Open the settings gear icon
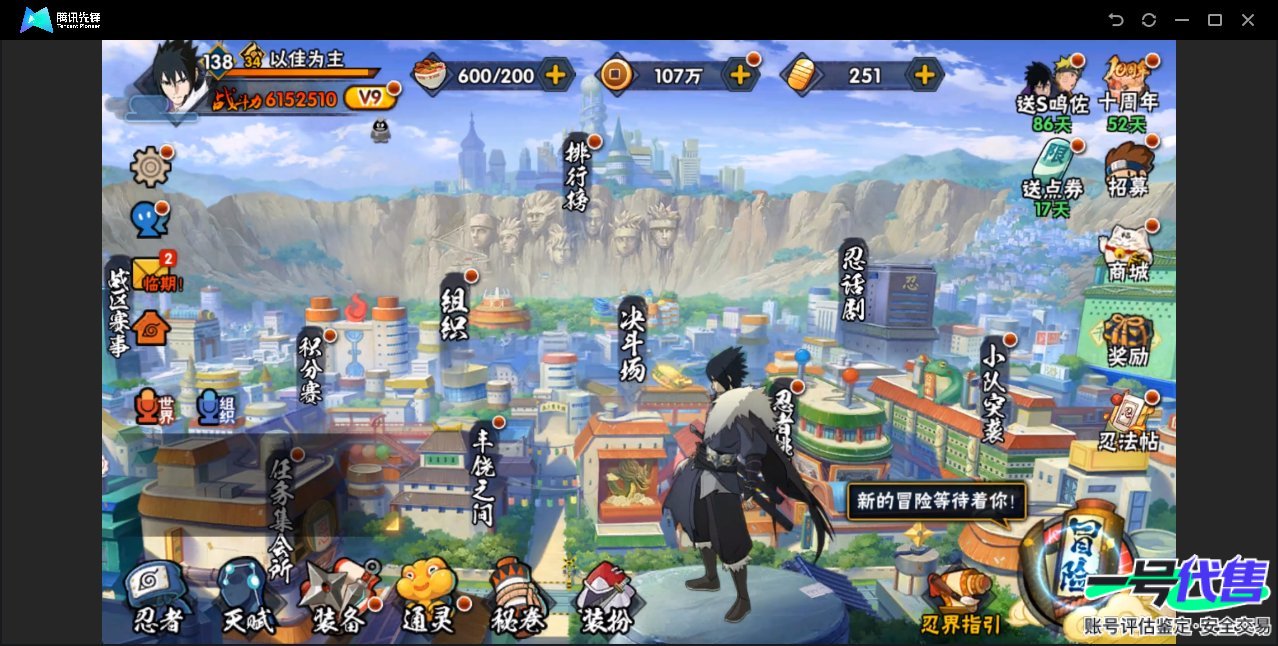 (150, 166)
